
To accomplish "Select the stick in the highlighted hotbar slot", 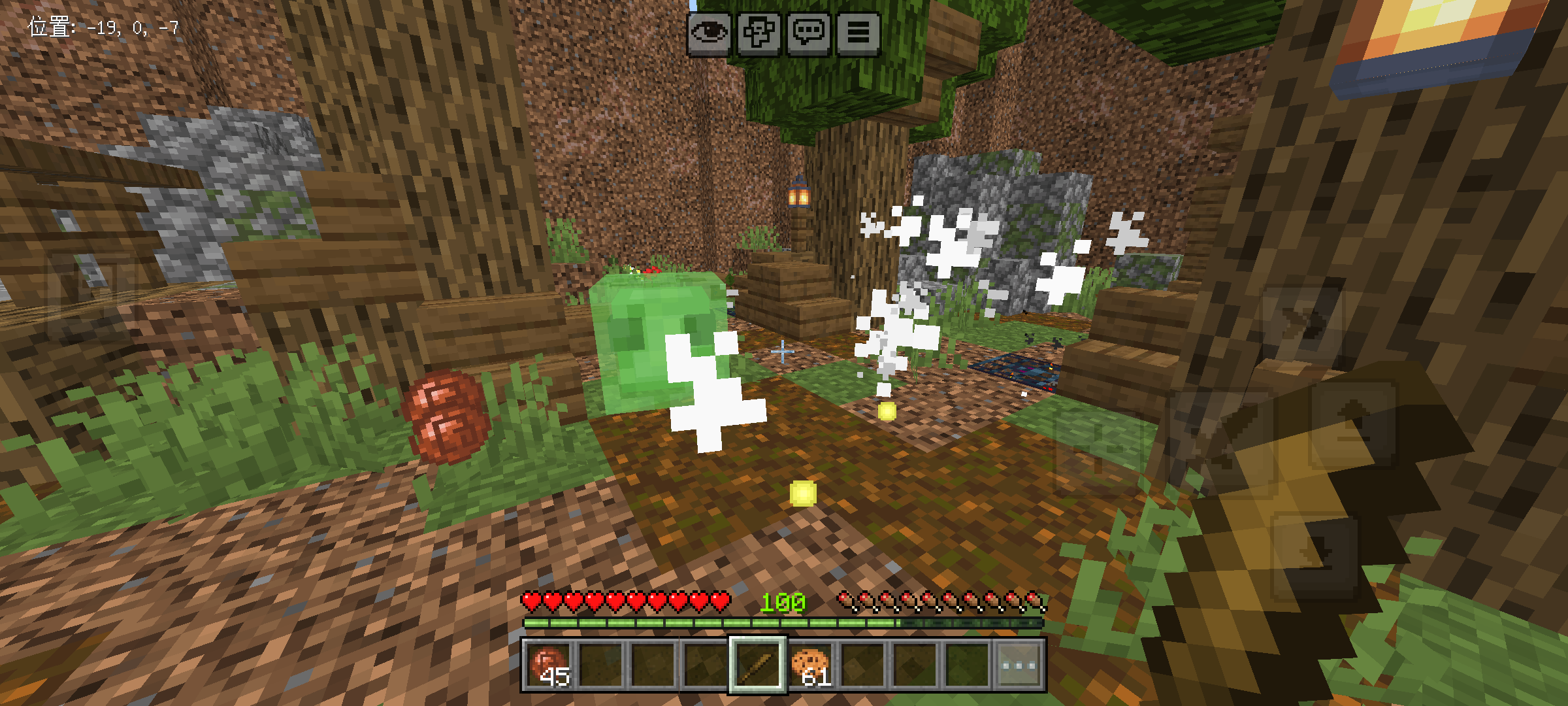I will (757, 665).
